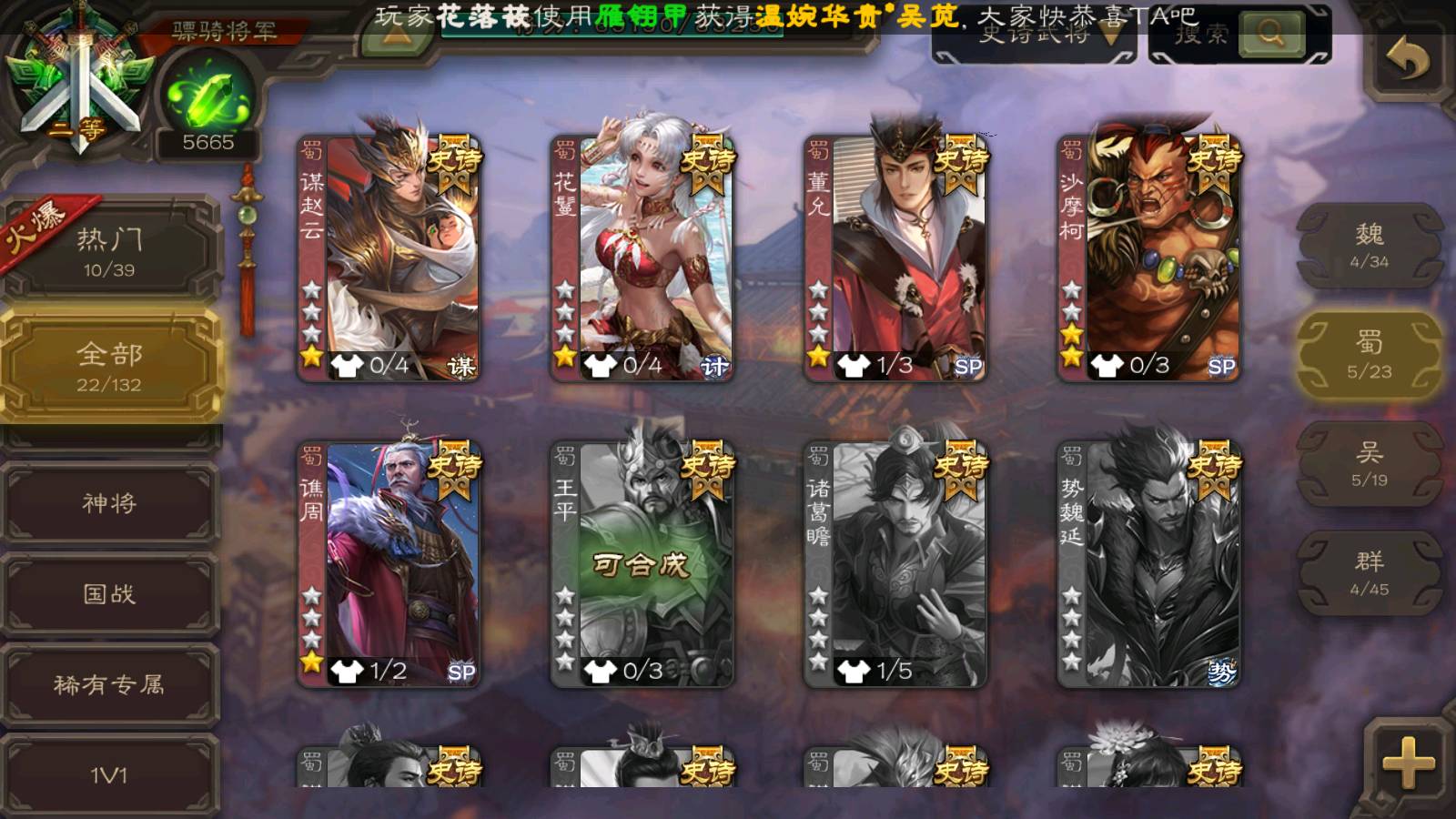Choose the 诸葛瞻 hero card
Viewport: 1456px width, 819px height.
click(x=895, y=562)
